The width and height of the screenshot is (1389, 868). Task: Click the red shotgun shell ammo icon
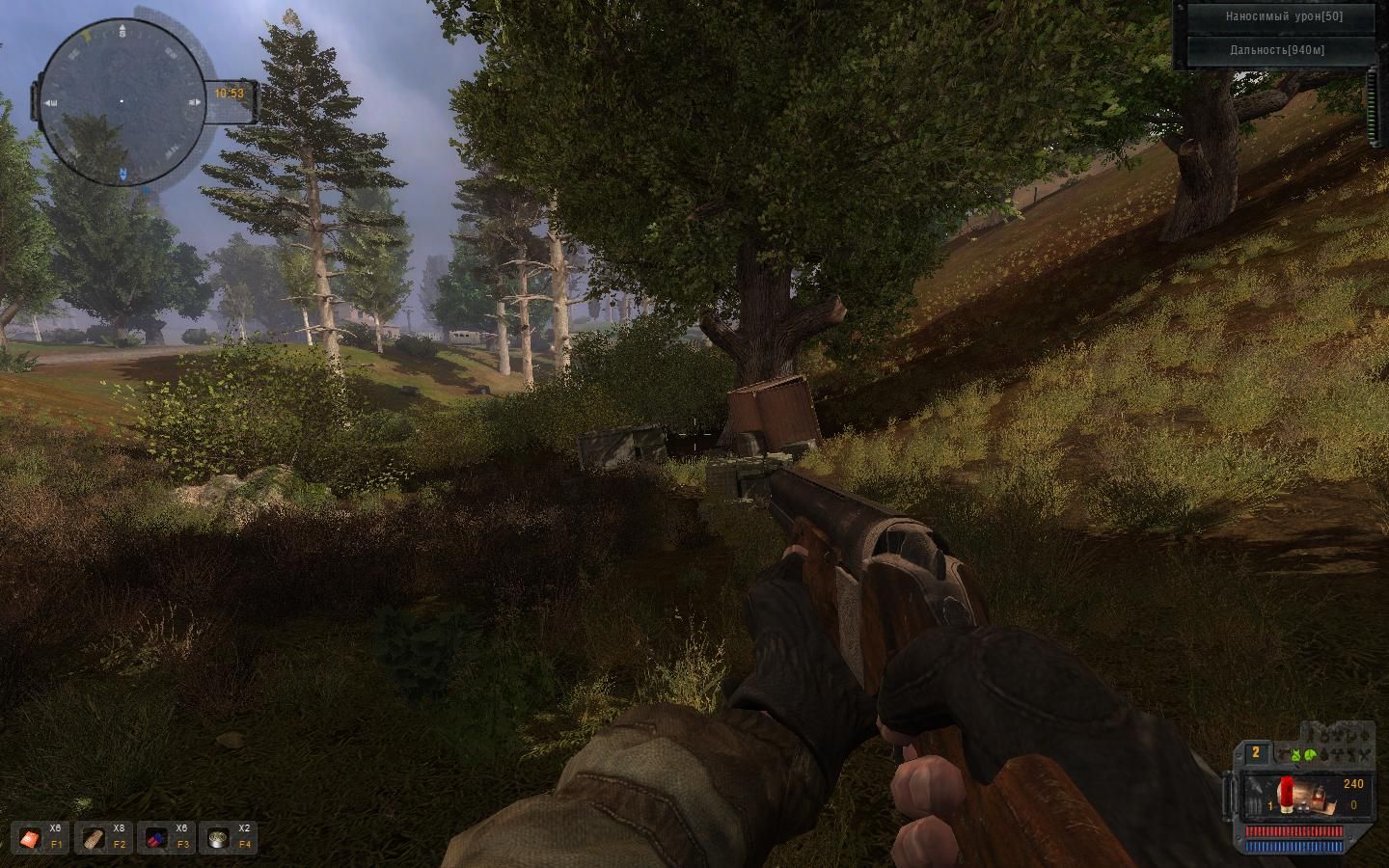tap(1286, 792)
